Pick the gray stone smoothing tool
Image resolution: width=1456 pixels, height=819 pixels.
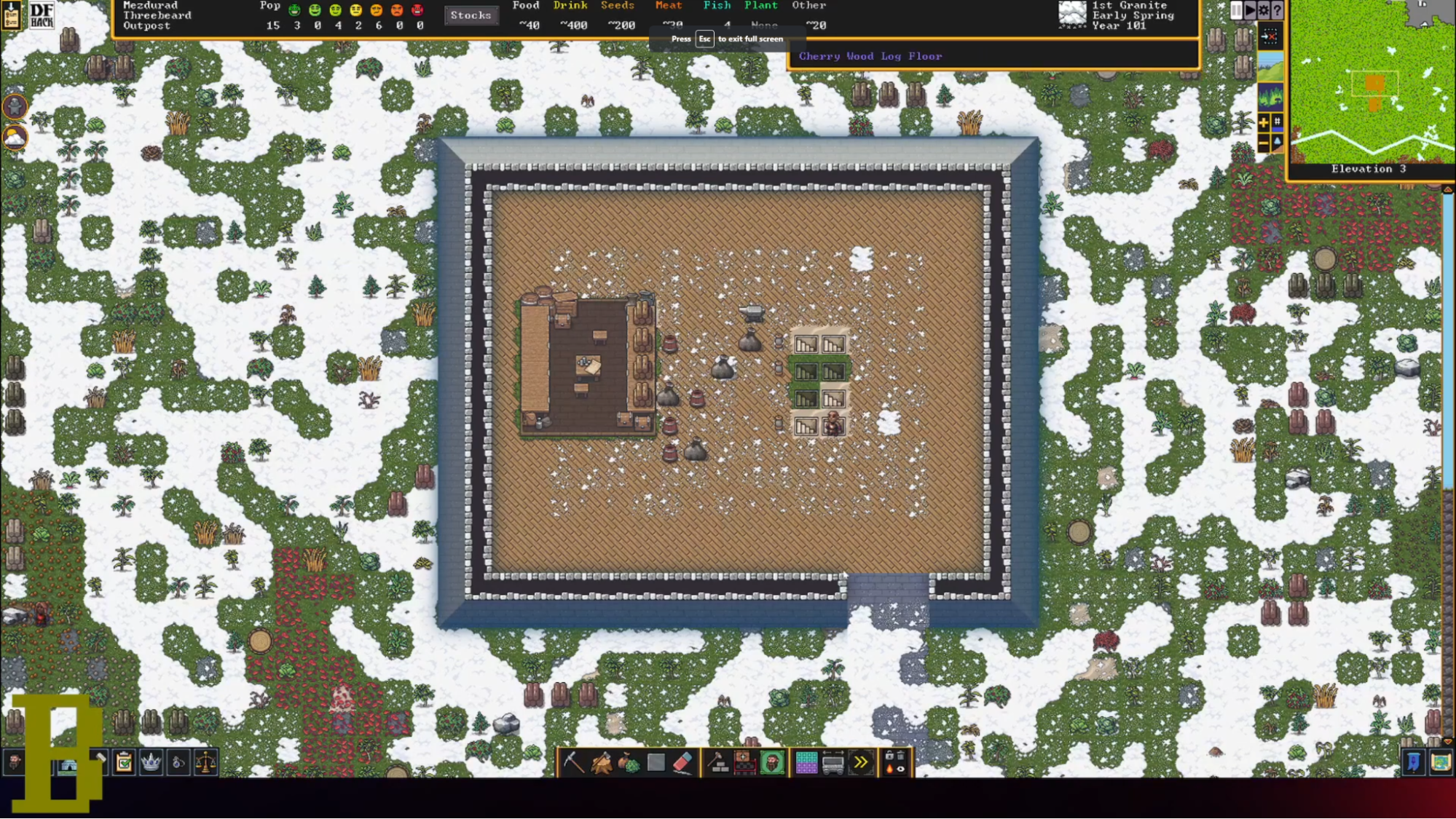coord(656,762)
